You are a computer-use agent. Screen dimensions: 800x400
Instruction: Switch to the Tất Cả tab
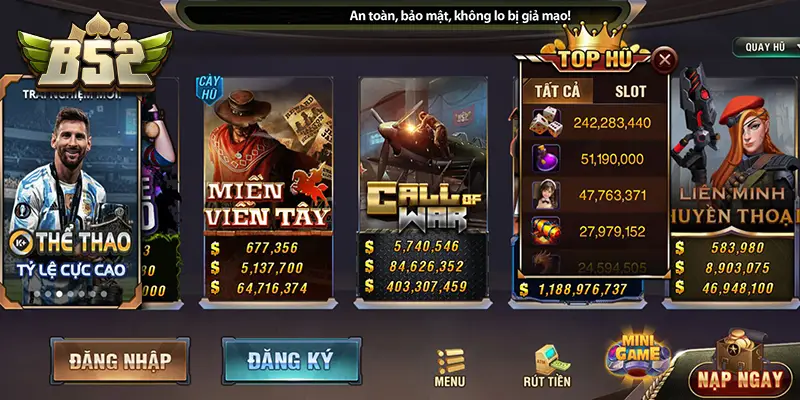point(558,91)
